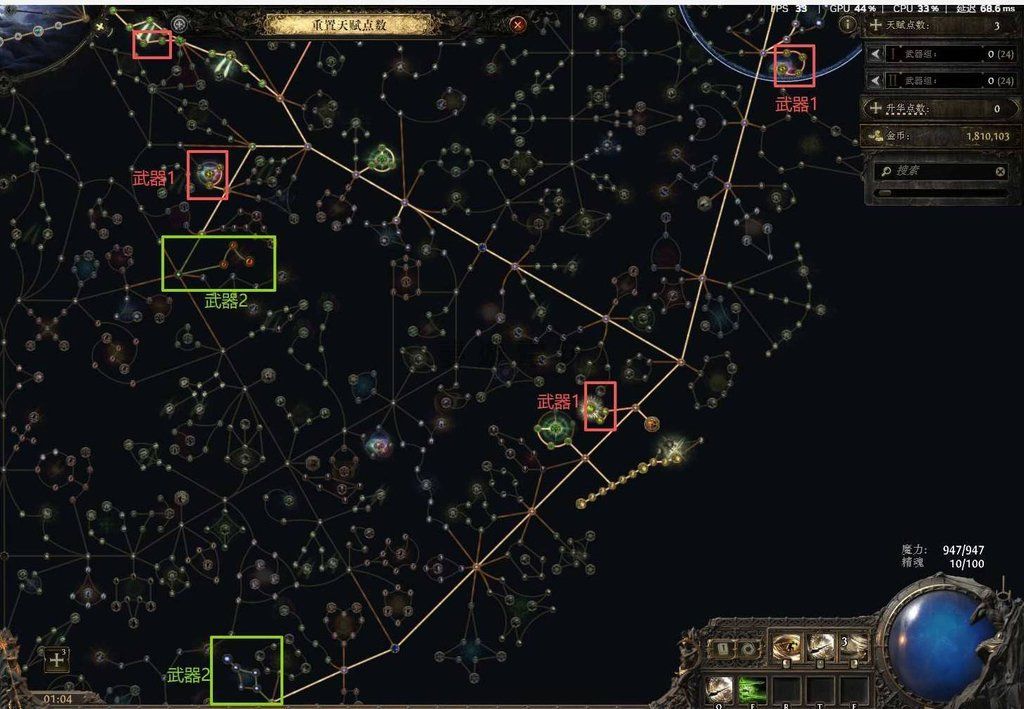Screen dimensions: 1024x709
Task: Activate the green glowing skill slot
Action: tap(751, 688)
